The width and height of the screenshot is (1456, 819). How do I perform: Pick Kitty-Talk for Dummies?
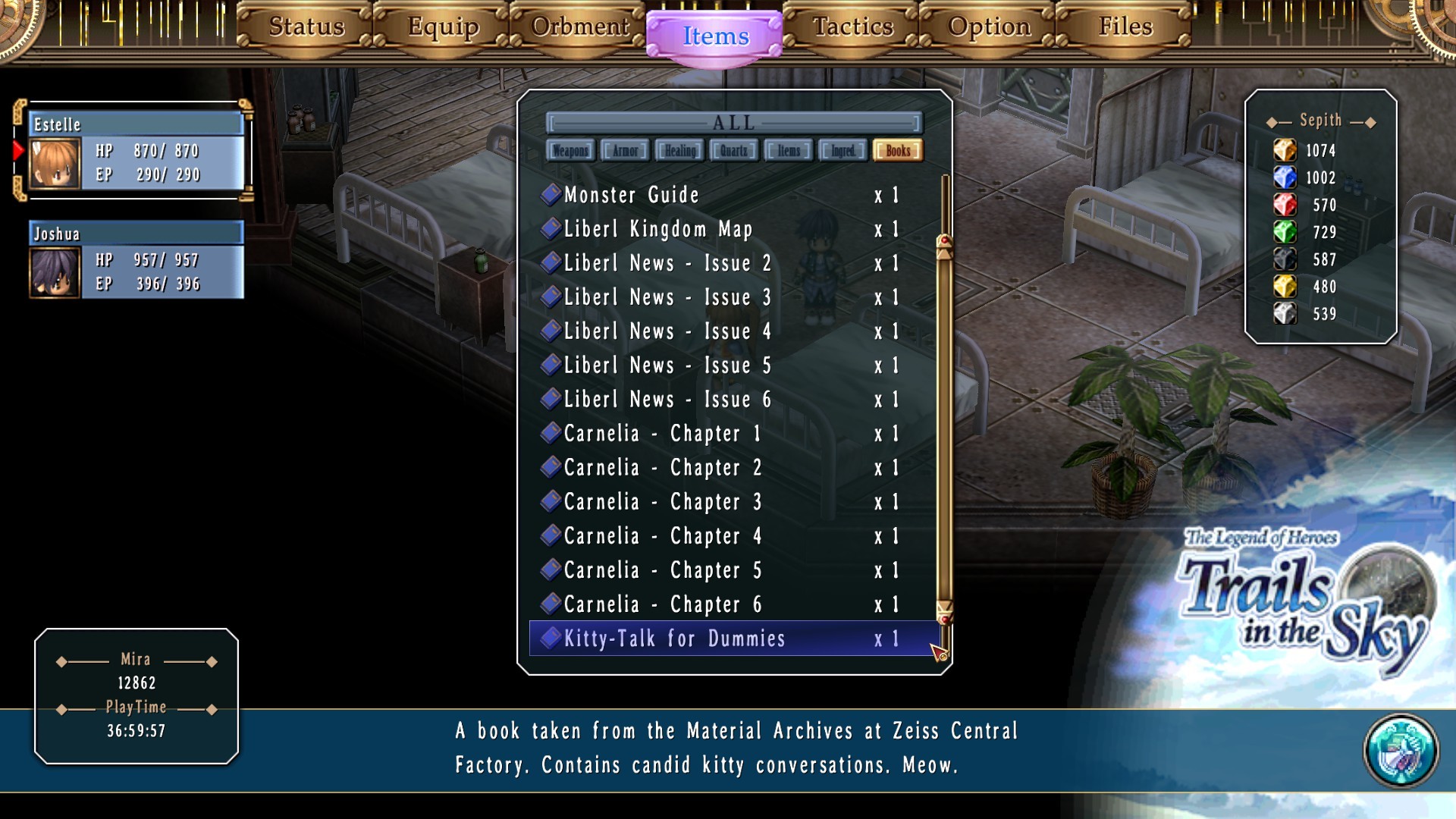[674, 639]
